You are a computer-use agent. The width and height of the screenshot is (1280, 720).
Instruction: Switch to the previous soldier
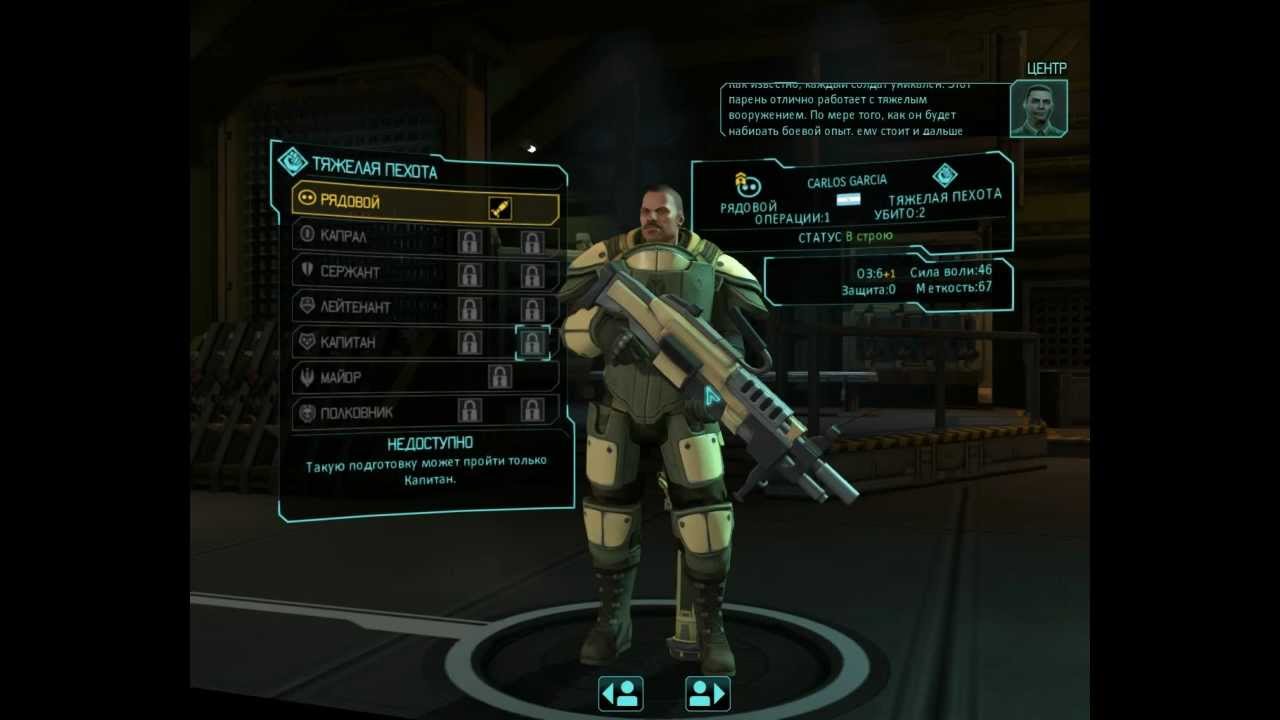point(620,693)
